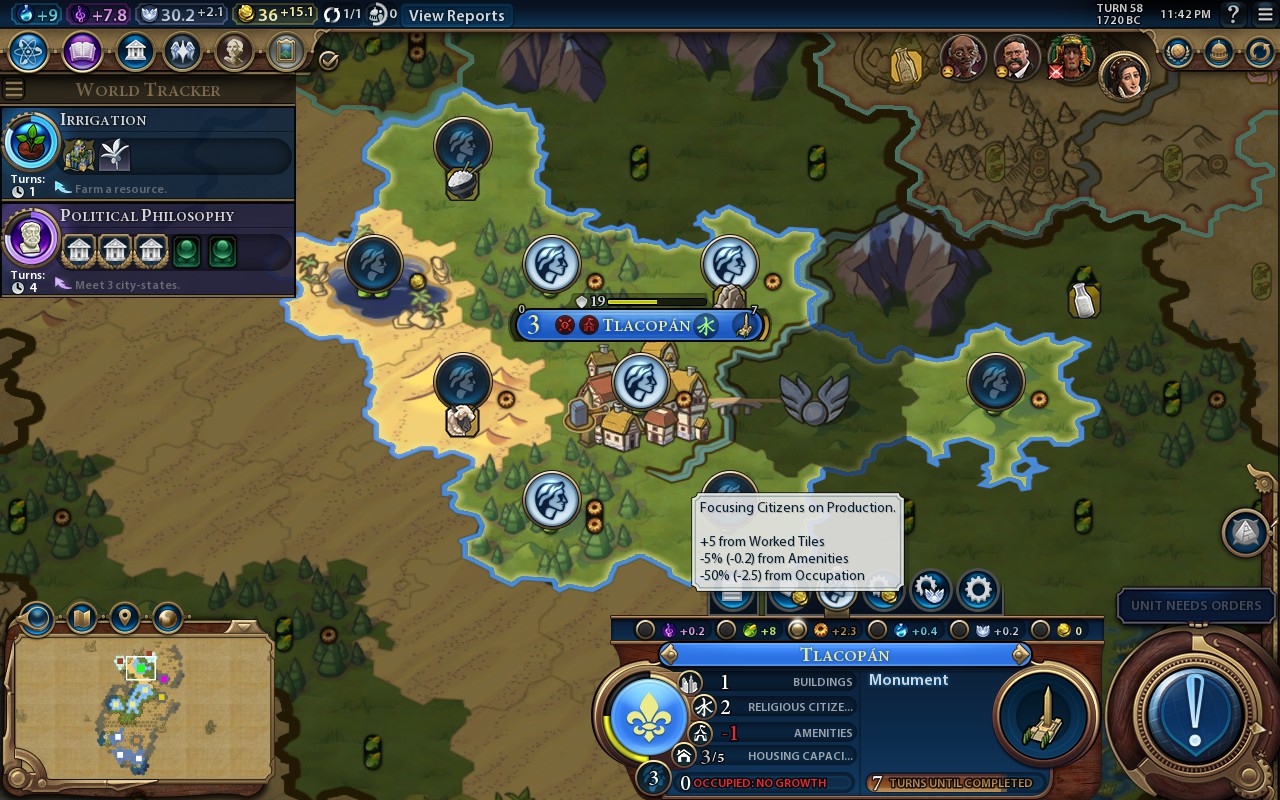Viewport: 1280px width, 800px height.
Task: Open the religion winged icon
Action: [183, 51]
